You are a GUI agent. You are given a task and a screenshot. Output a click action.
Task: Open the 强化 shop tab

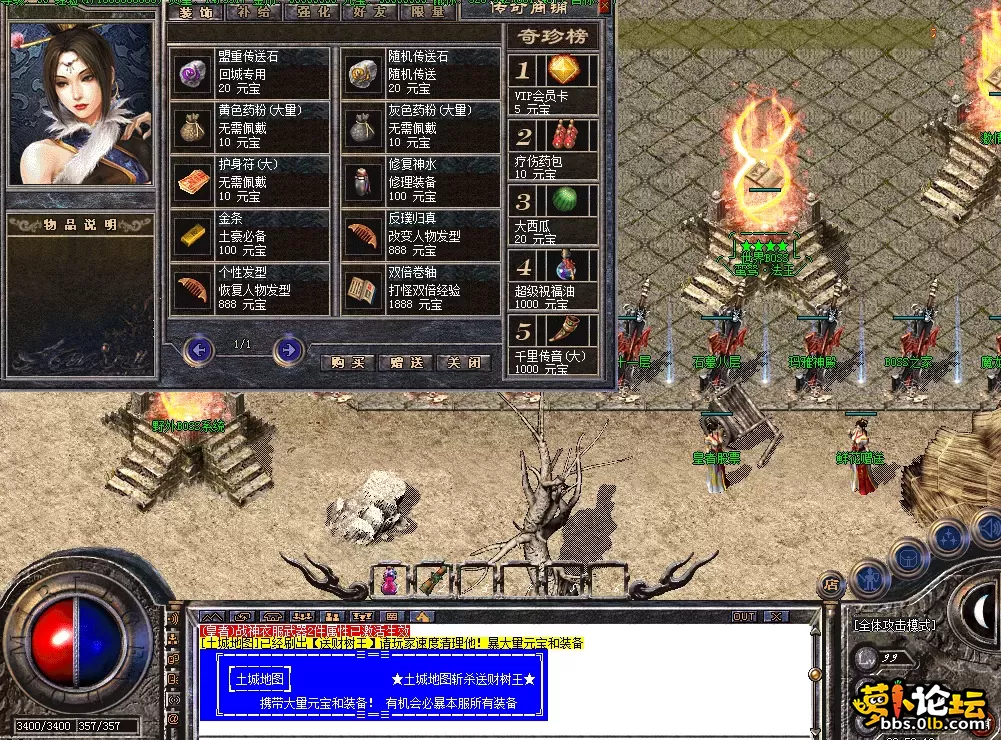309,11
